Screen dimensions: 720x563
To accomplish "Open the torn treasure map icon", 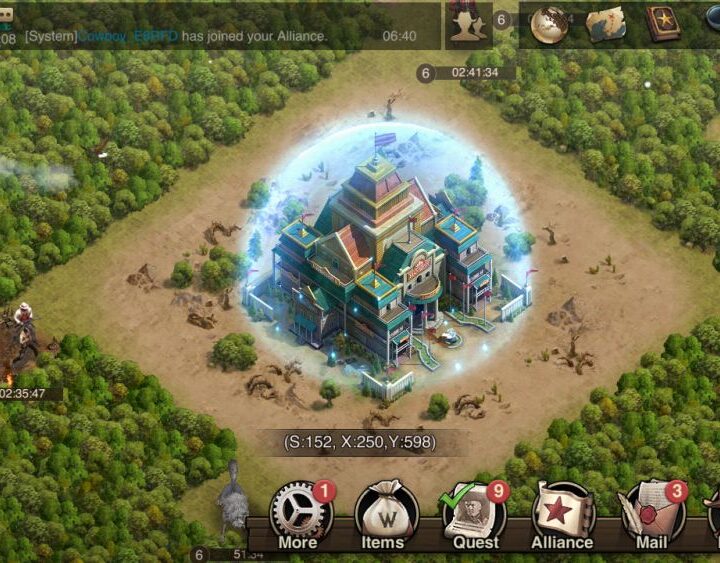I will click(605, 25).
